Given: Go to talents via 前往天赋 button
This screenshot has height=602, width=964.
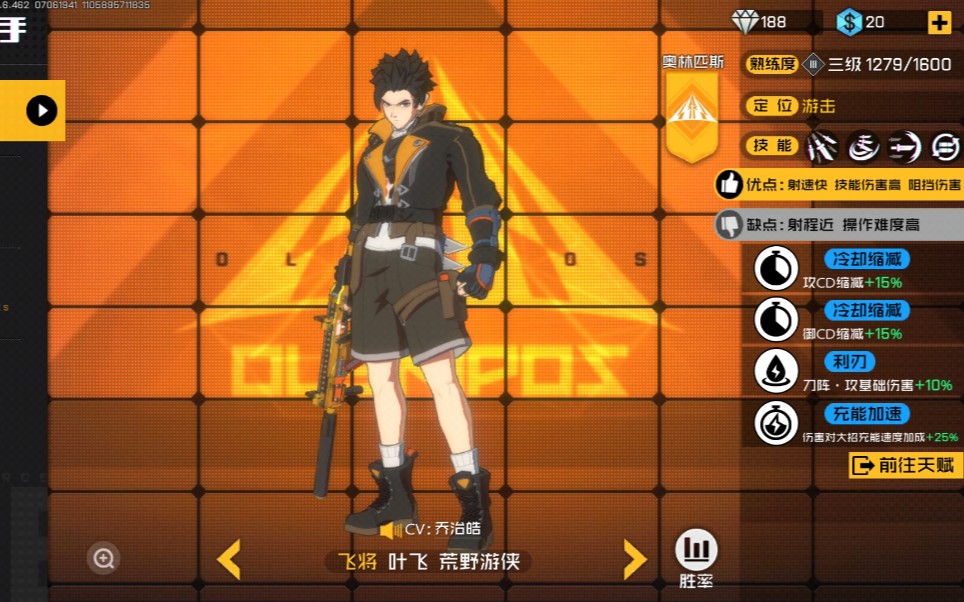Looking at the screenshot, I should 906,465.
